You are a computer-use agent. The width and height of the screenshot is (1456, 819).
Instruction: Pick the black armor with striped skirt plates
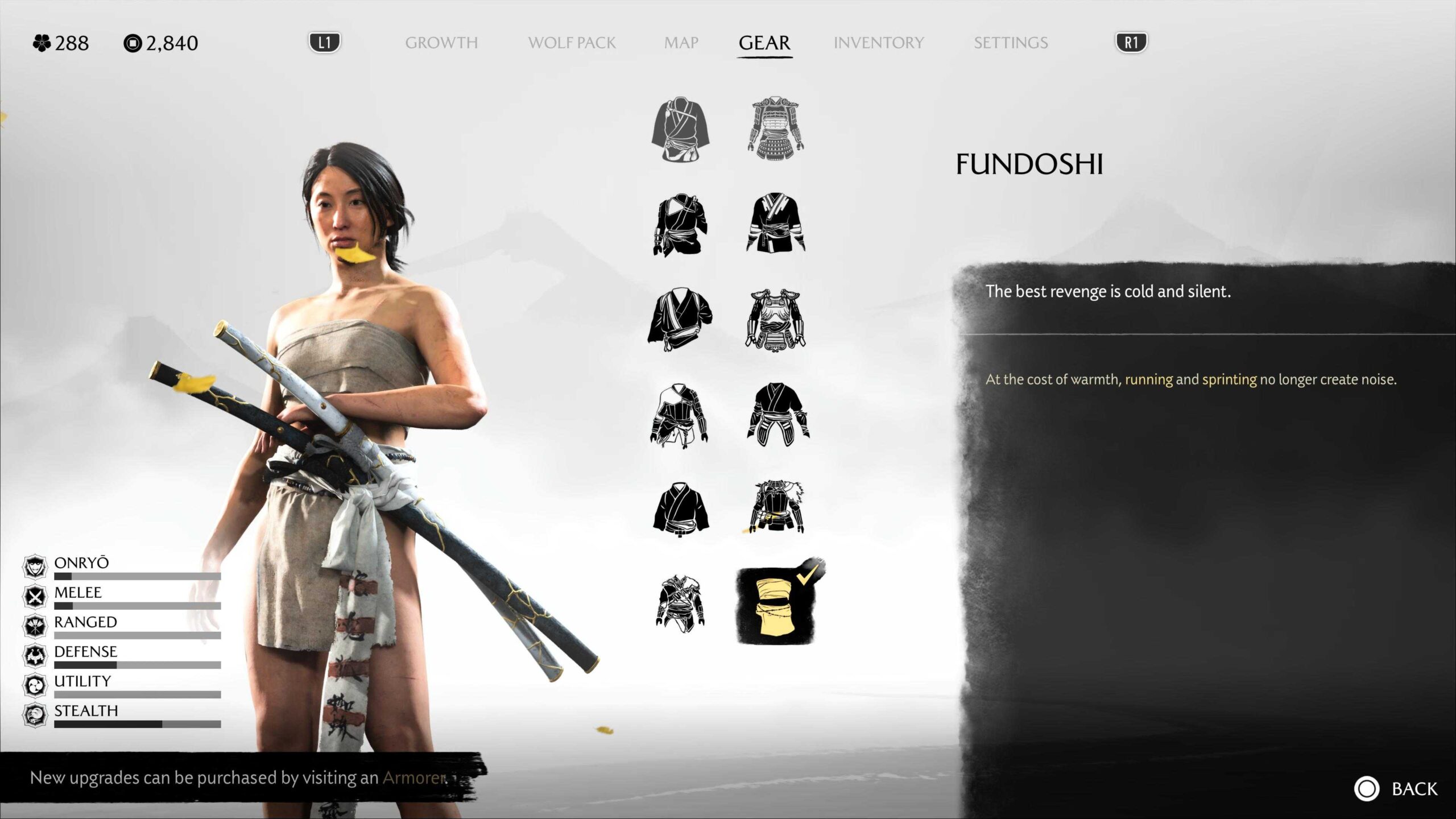tap(777, 413)
